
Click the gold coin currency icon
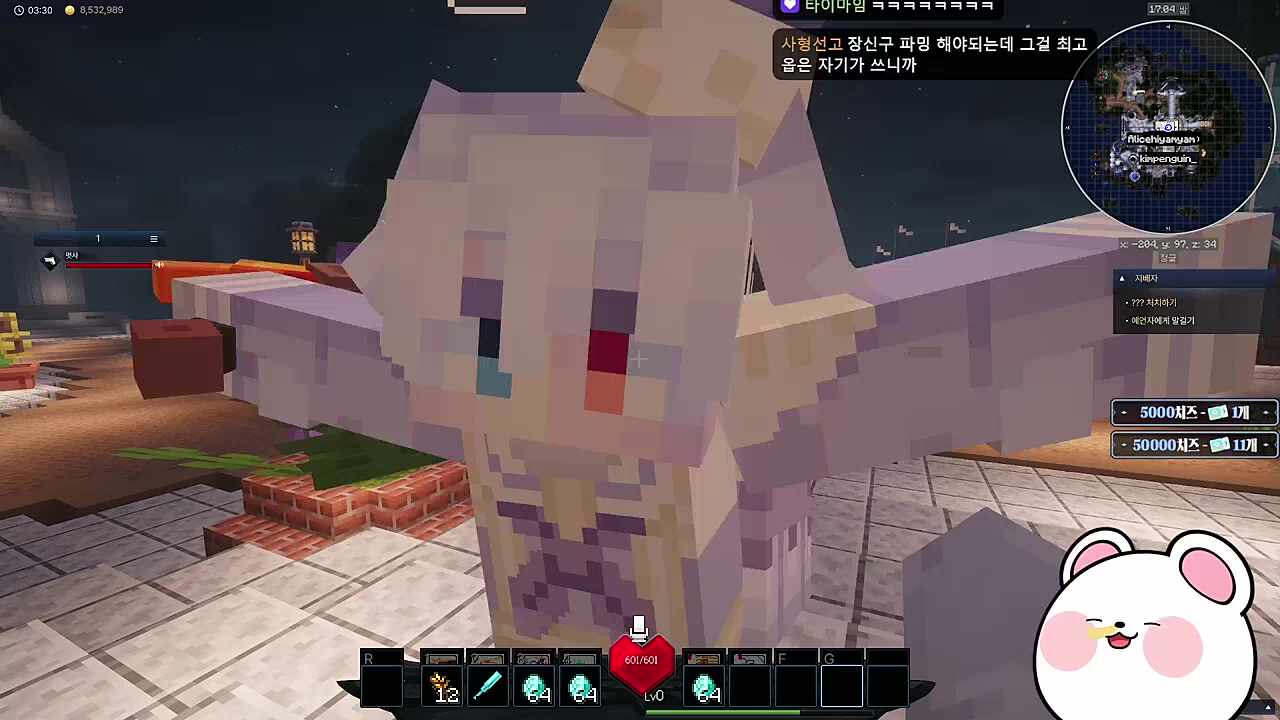(68, 10)
